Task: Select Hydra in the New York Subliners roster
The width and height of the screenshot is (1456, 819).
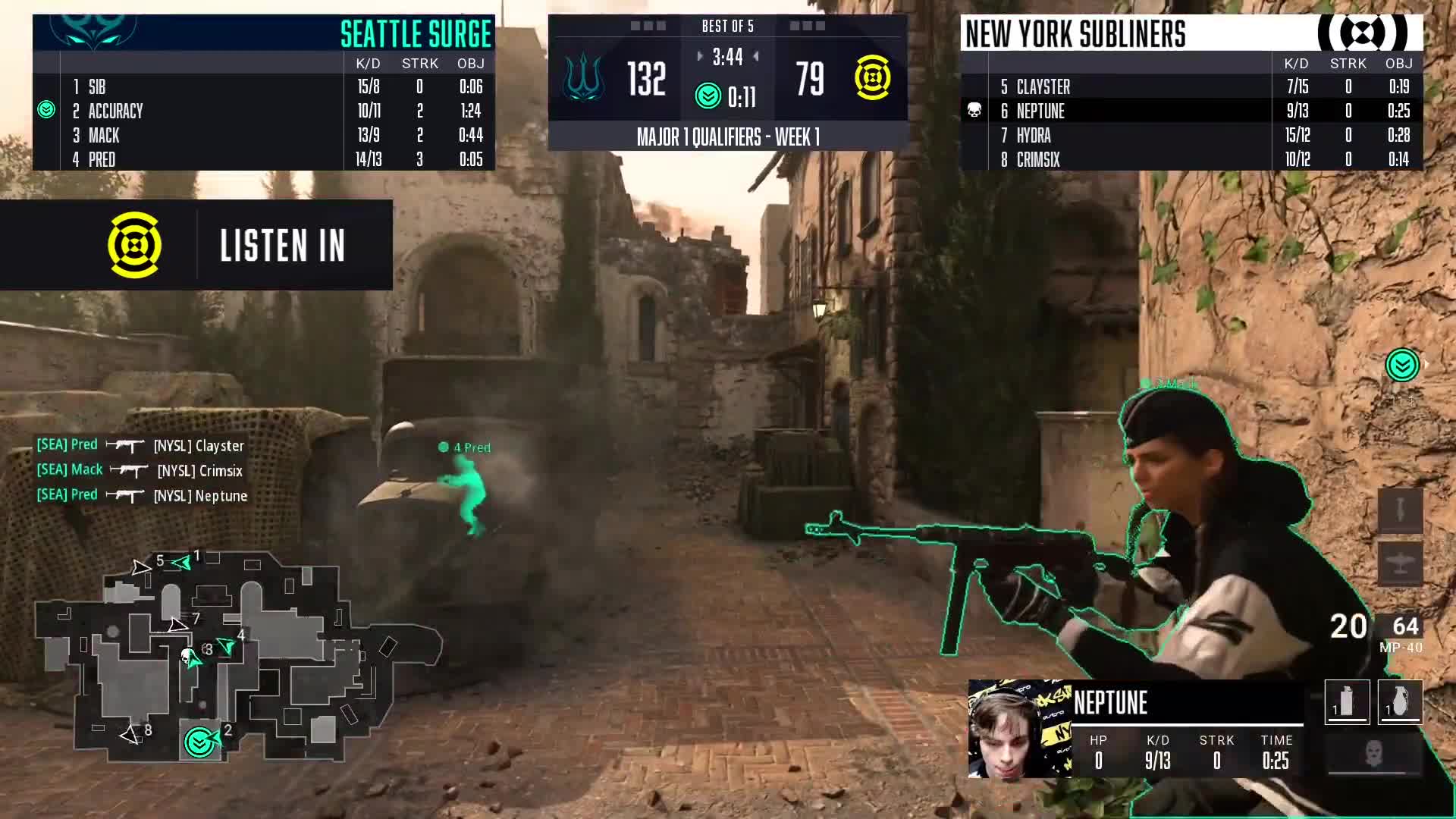Action: [x=1191, y=135]
